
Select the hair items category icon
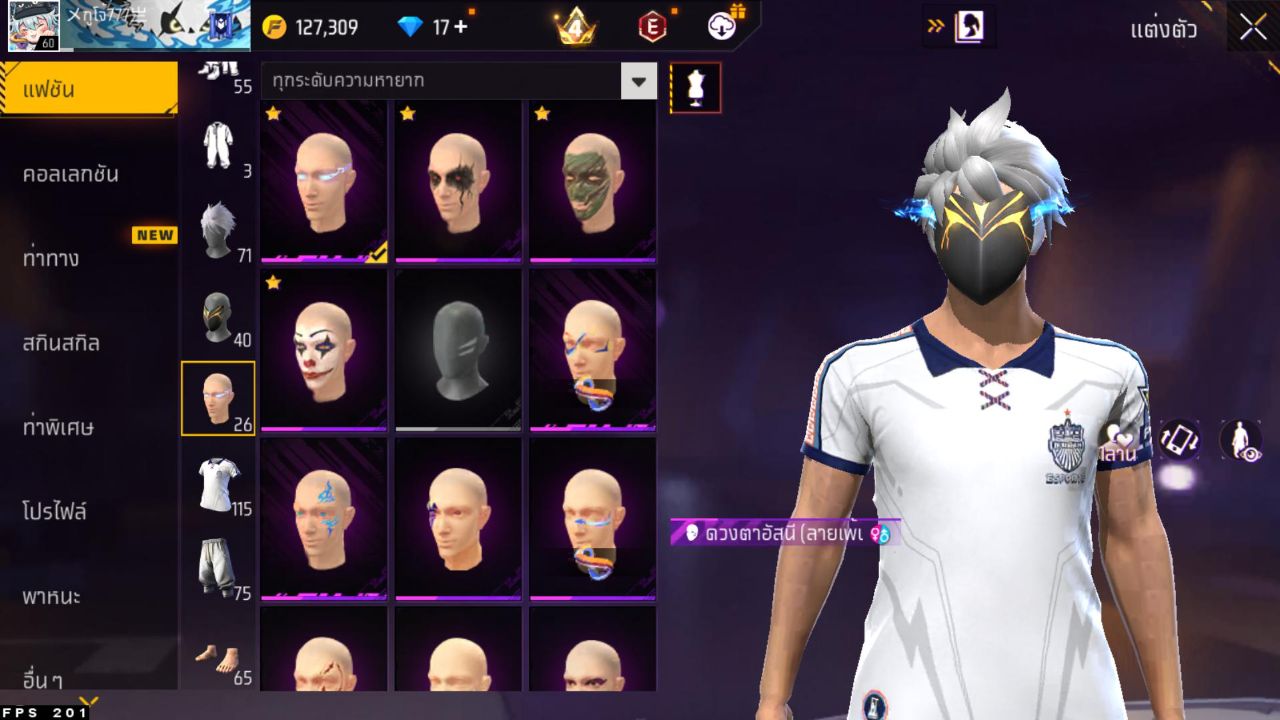(x=220, y=225)
